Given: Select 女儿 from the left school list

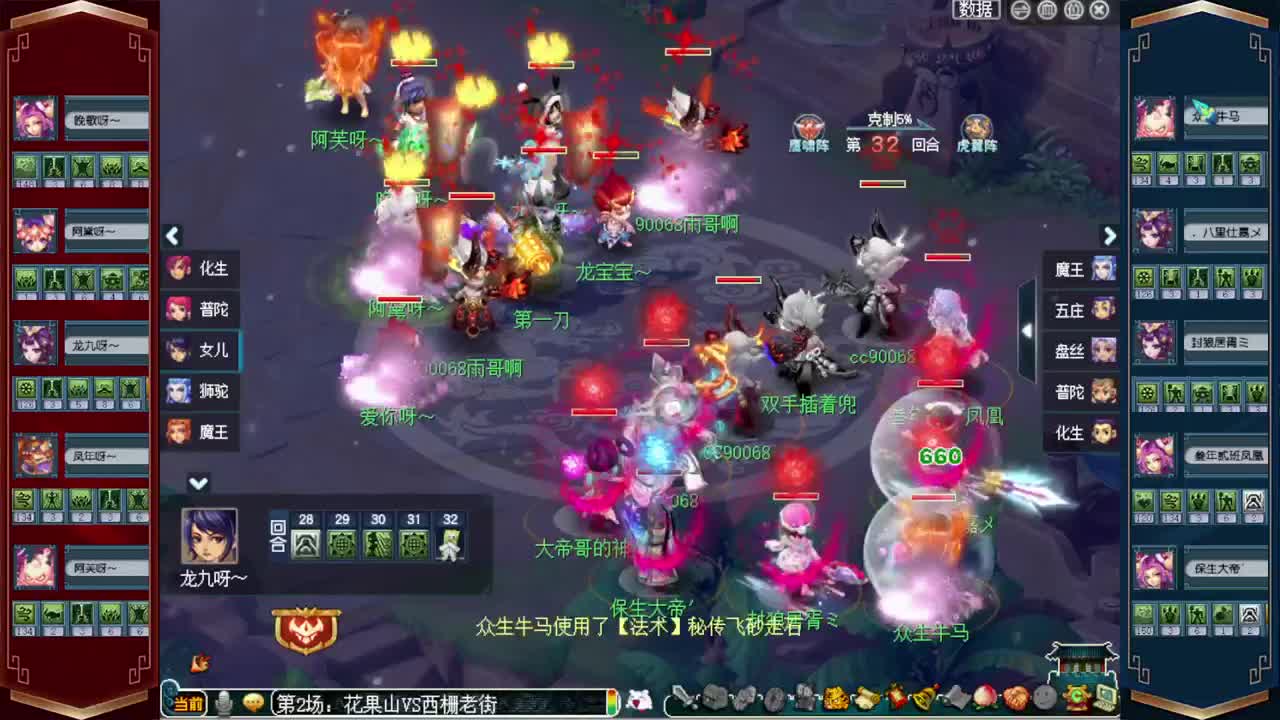Looking at the screenshot, I should click(200, 351).
